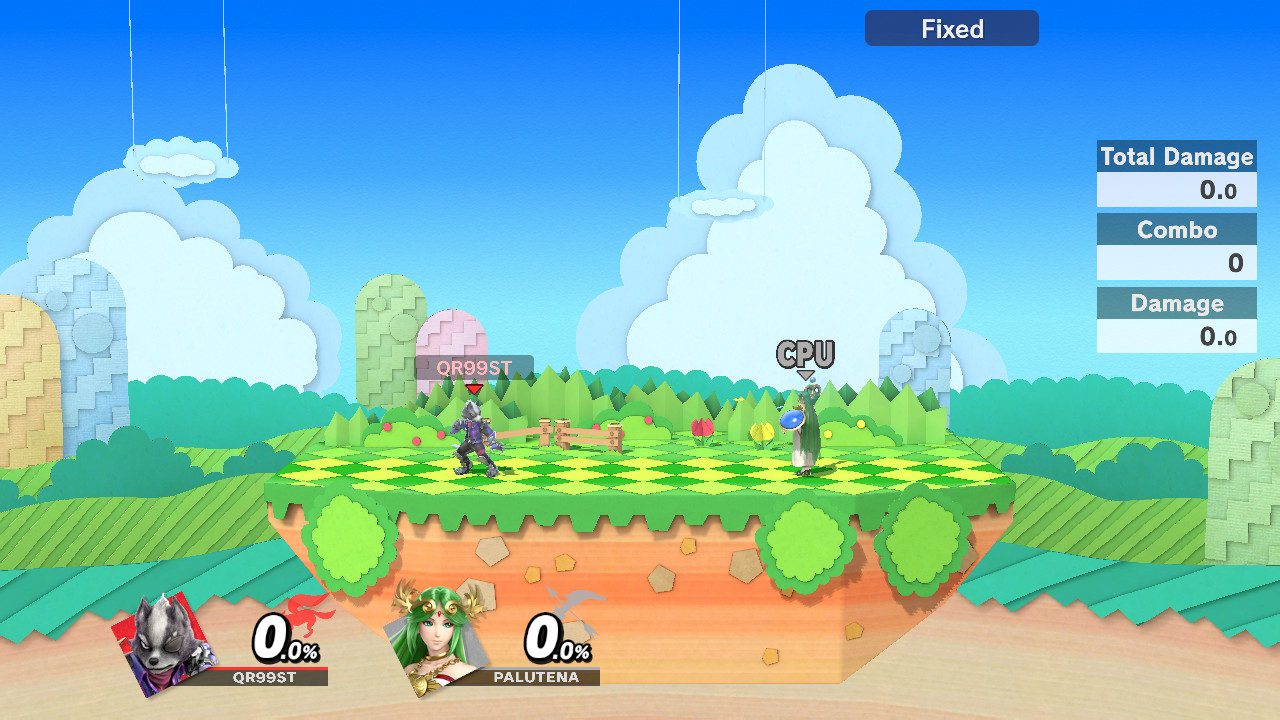The height and width of the screenshot is (720, 1280).
Task: Click the Combo value field showing 0
Action: pos(1177,263)
